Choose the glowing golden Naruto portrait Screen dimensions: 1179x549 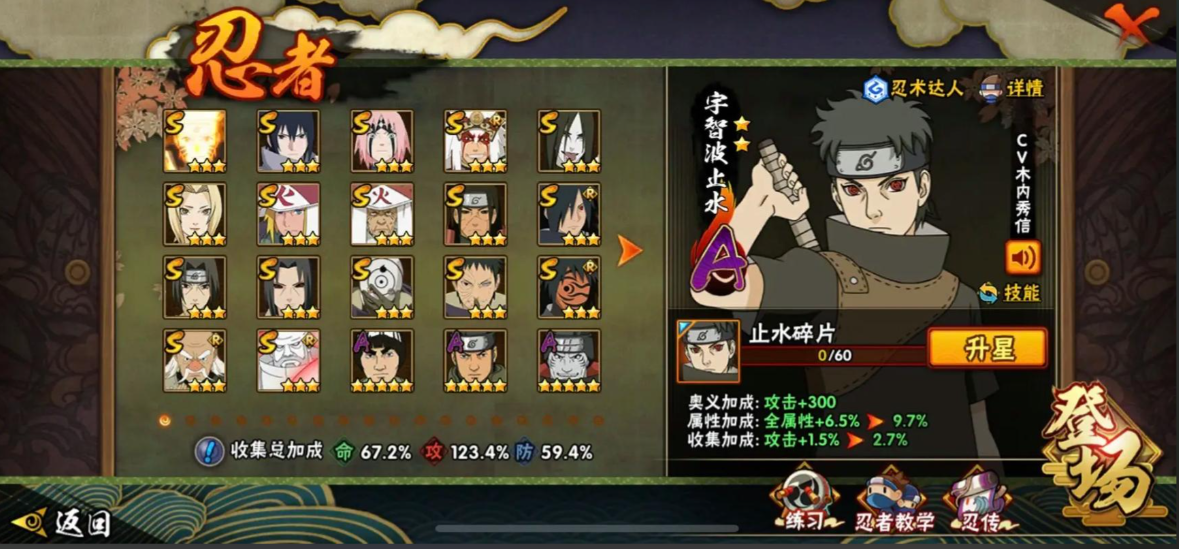tap(195, 141)
